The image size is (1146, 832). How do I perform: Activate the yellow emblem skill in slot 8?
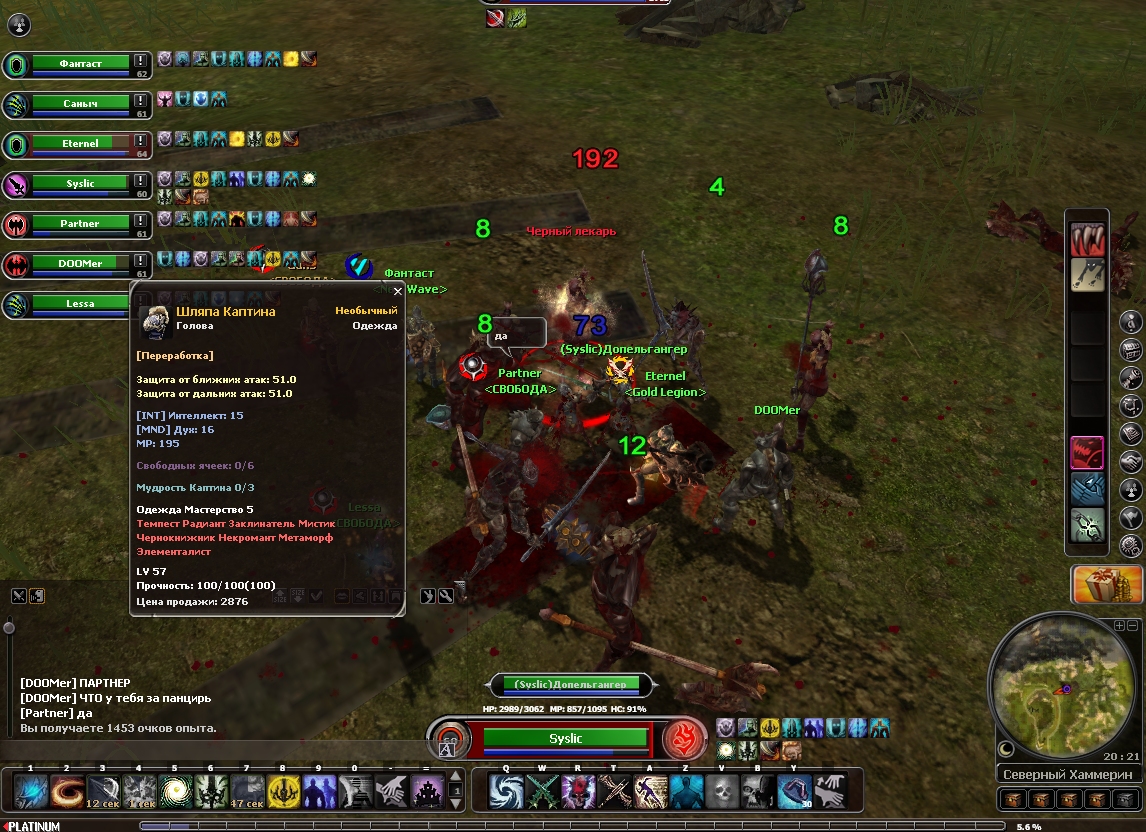(x=284, y=792)
